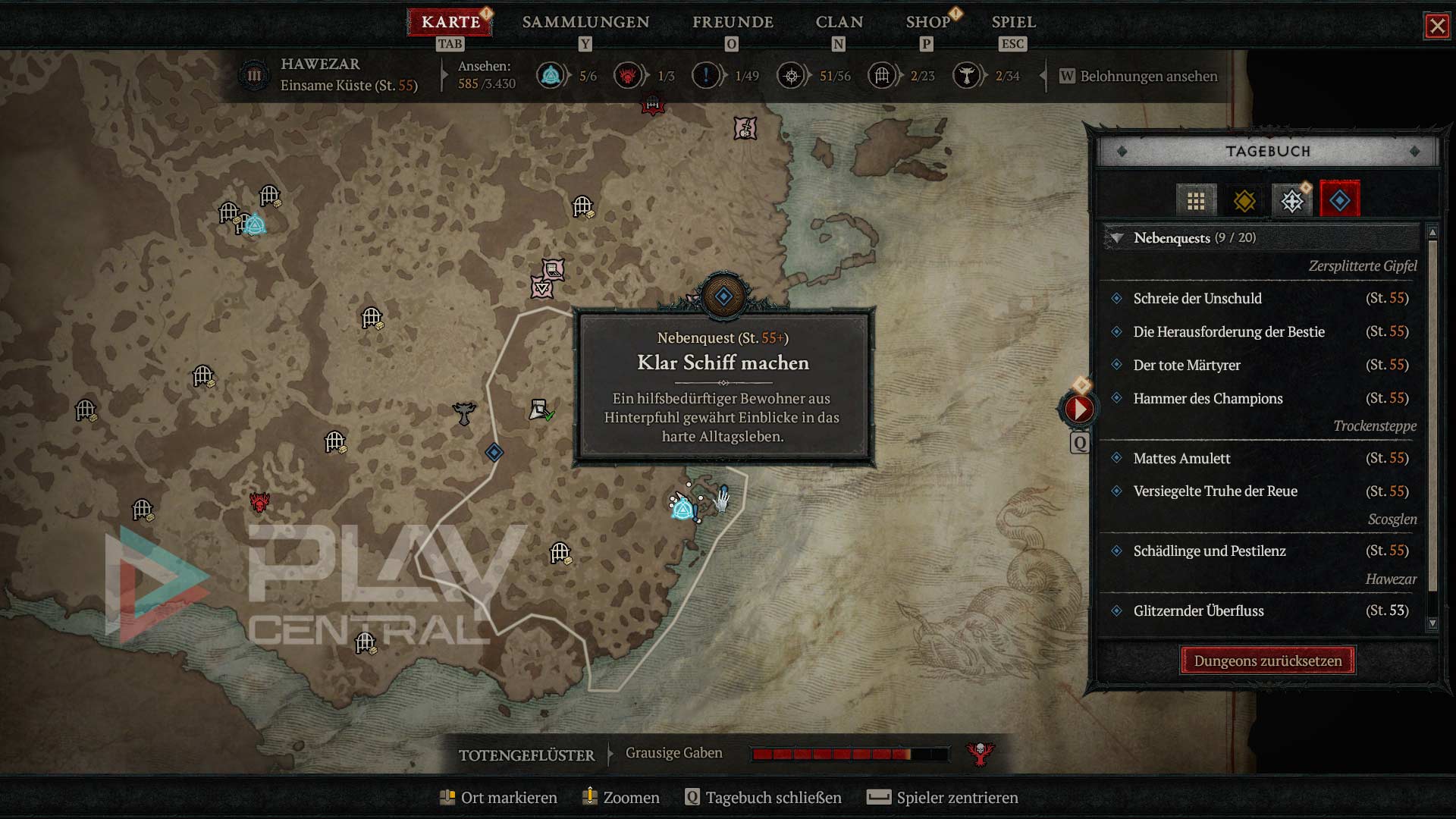Collapse the Nebenquests section

click(1117, 238)
